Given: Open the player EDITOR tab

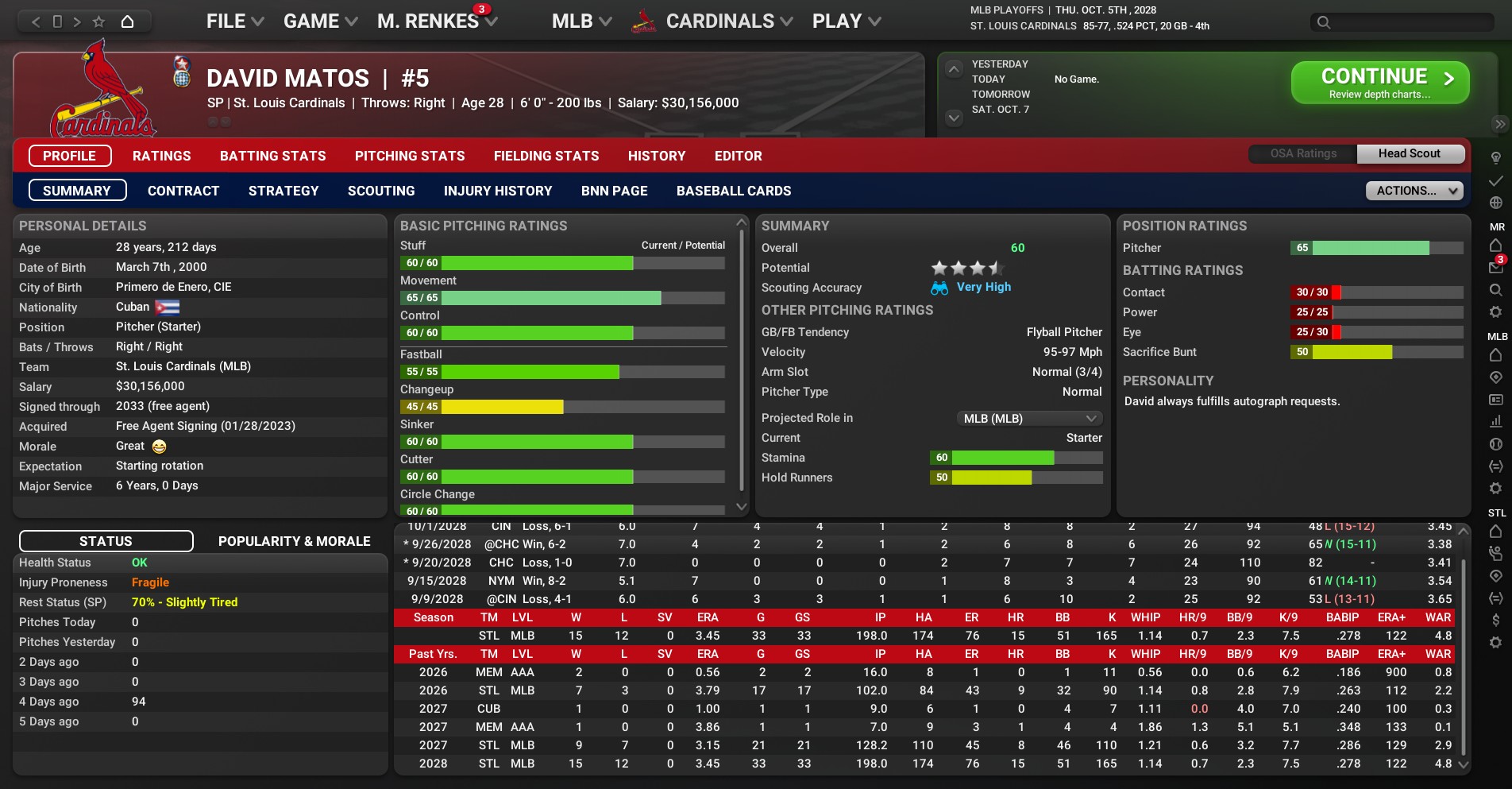Looking at the screenshot, I should point(738,156).
